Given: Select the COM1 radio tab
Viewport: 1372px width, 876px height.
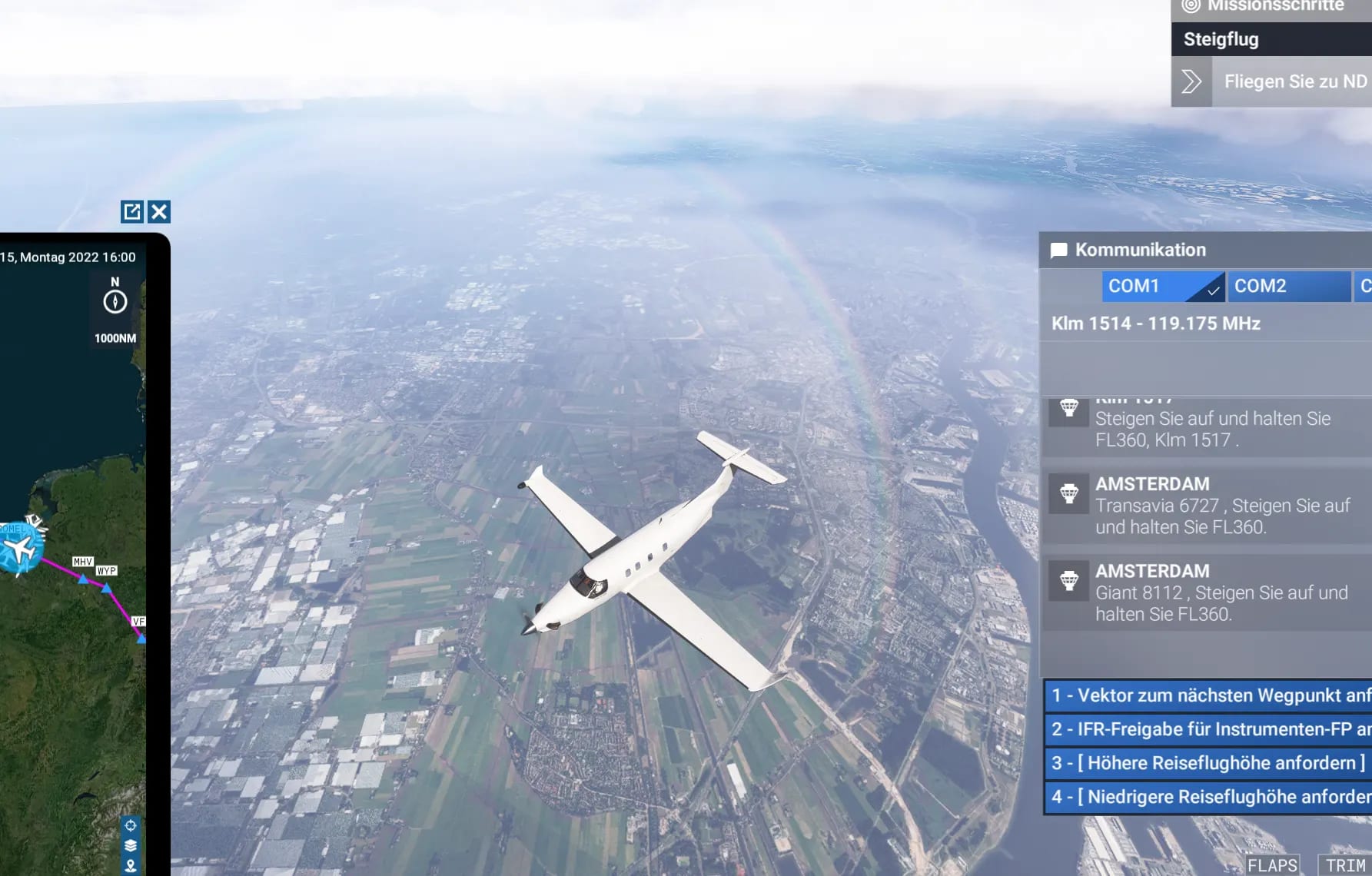Looking at the screenshot, I should pyautogui.click(x=1162, y=286).
